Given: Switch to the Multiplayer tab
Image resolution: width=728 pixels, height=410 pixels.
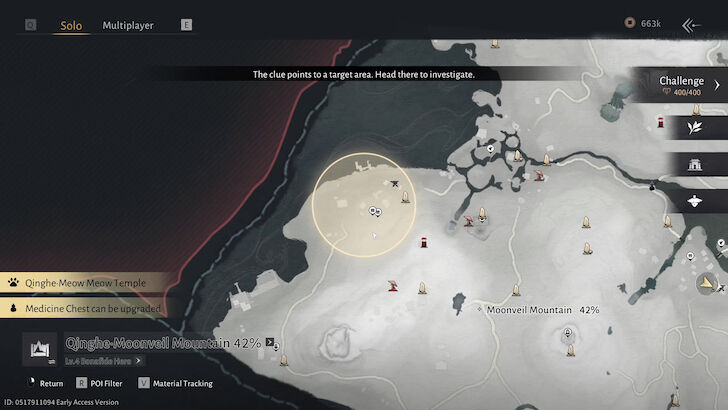Looking at the screenshot, I should 128,25.
